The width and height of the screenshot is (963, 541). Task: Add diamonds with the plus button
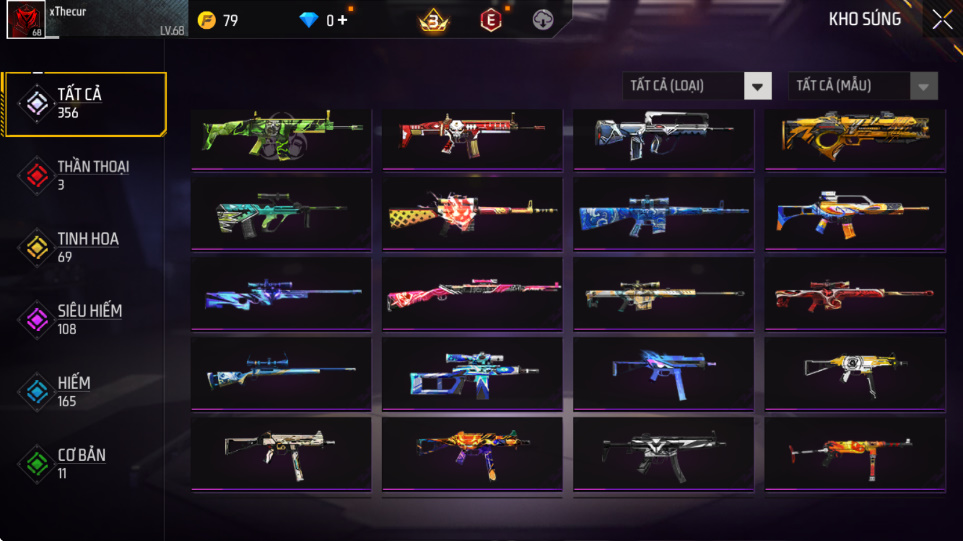tap(343, 20)
